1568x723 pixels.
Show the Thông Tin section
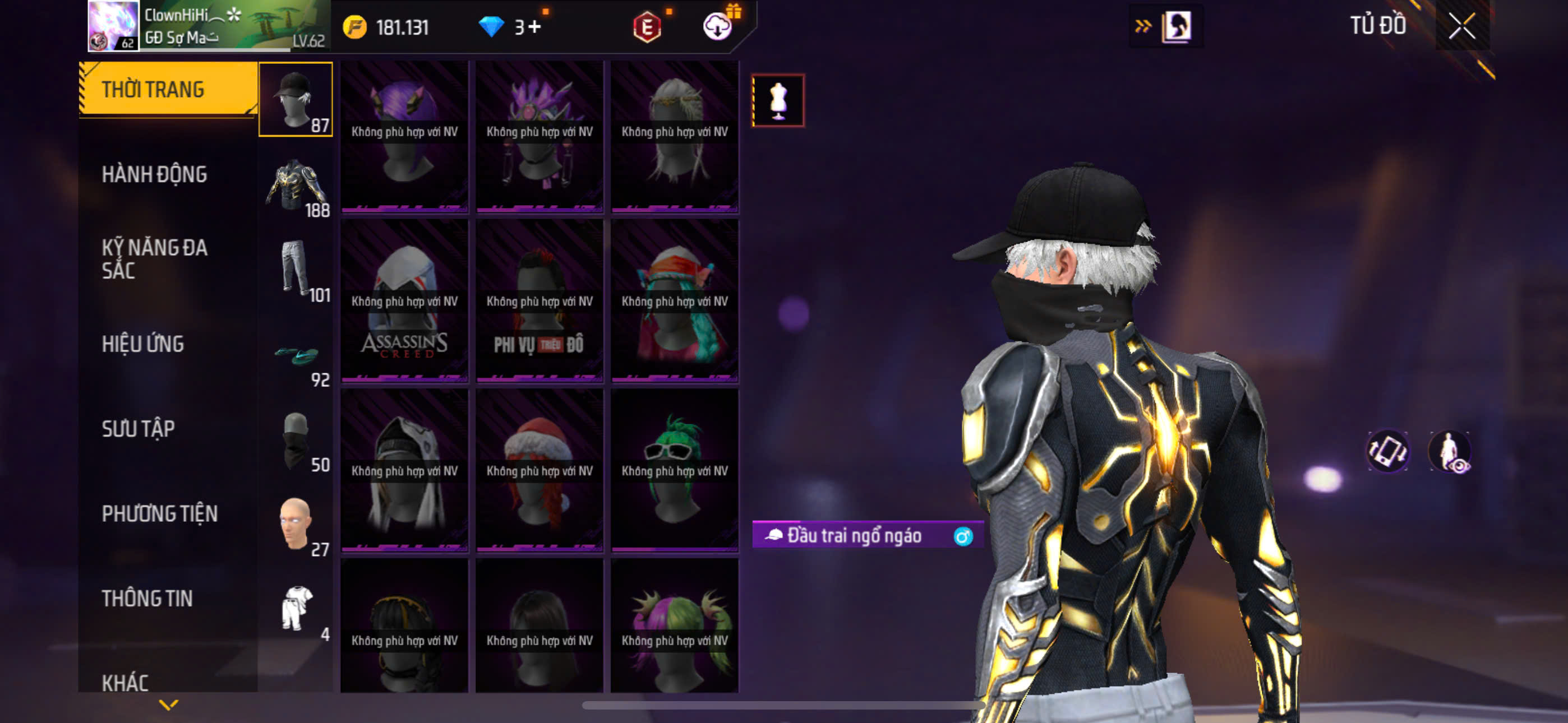pos(147,598)
